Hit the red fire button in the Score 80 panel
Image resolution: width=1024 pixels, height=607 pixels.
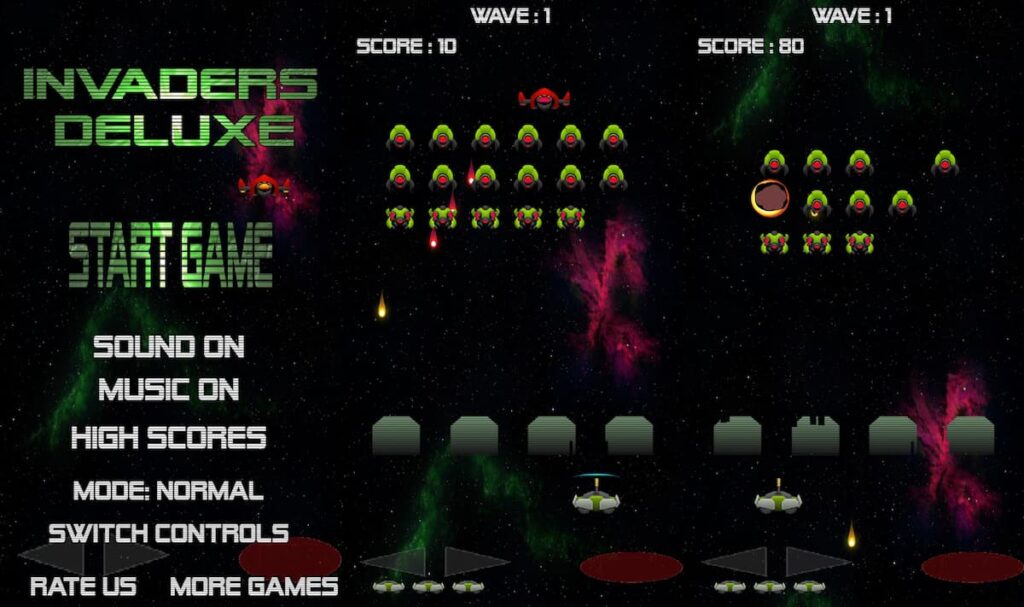tap(971, 567)
